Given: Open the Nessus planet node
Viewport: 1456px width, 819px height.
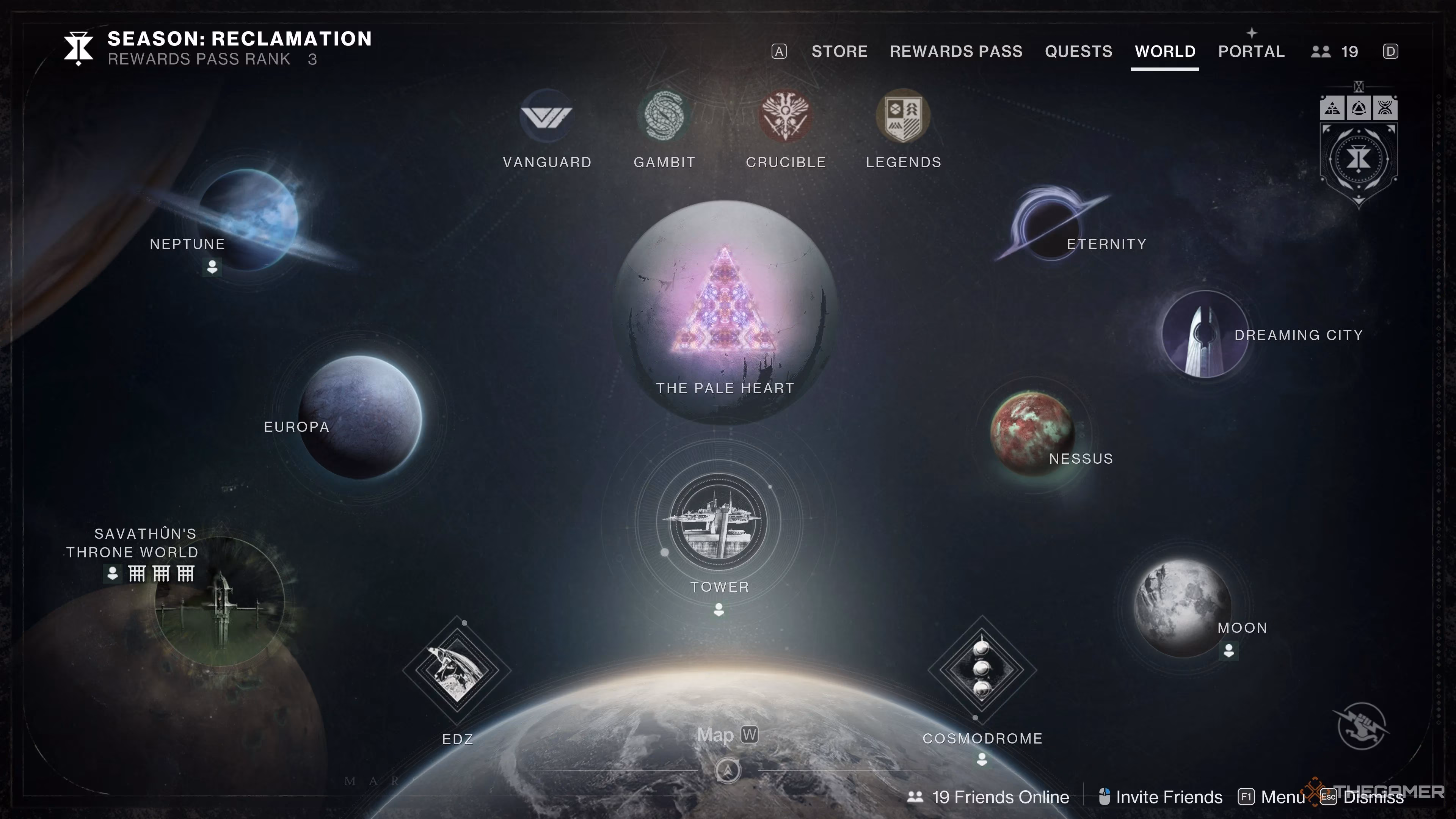Looking at the screenshot, I should (x=1032, y=433).
